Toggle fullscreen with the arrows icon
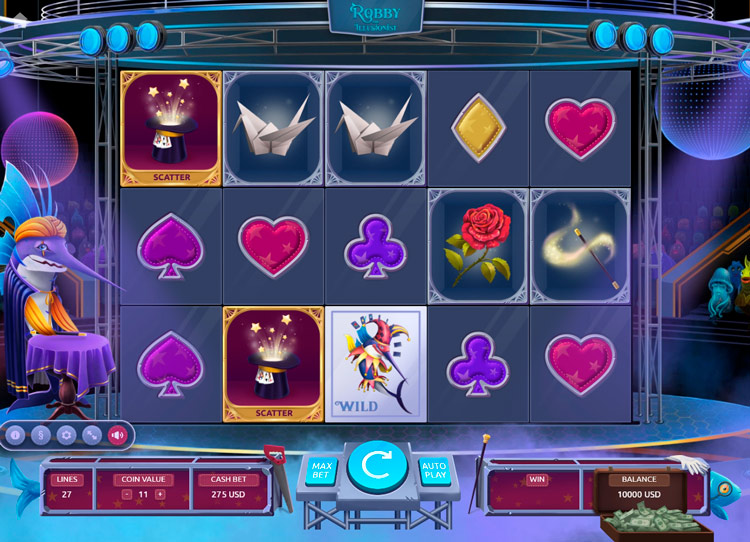Screen dimensions: 750x542 point(92,435)
